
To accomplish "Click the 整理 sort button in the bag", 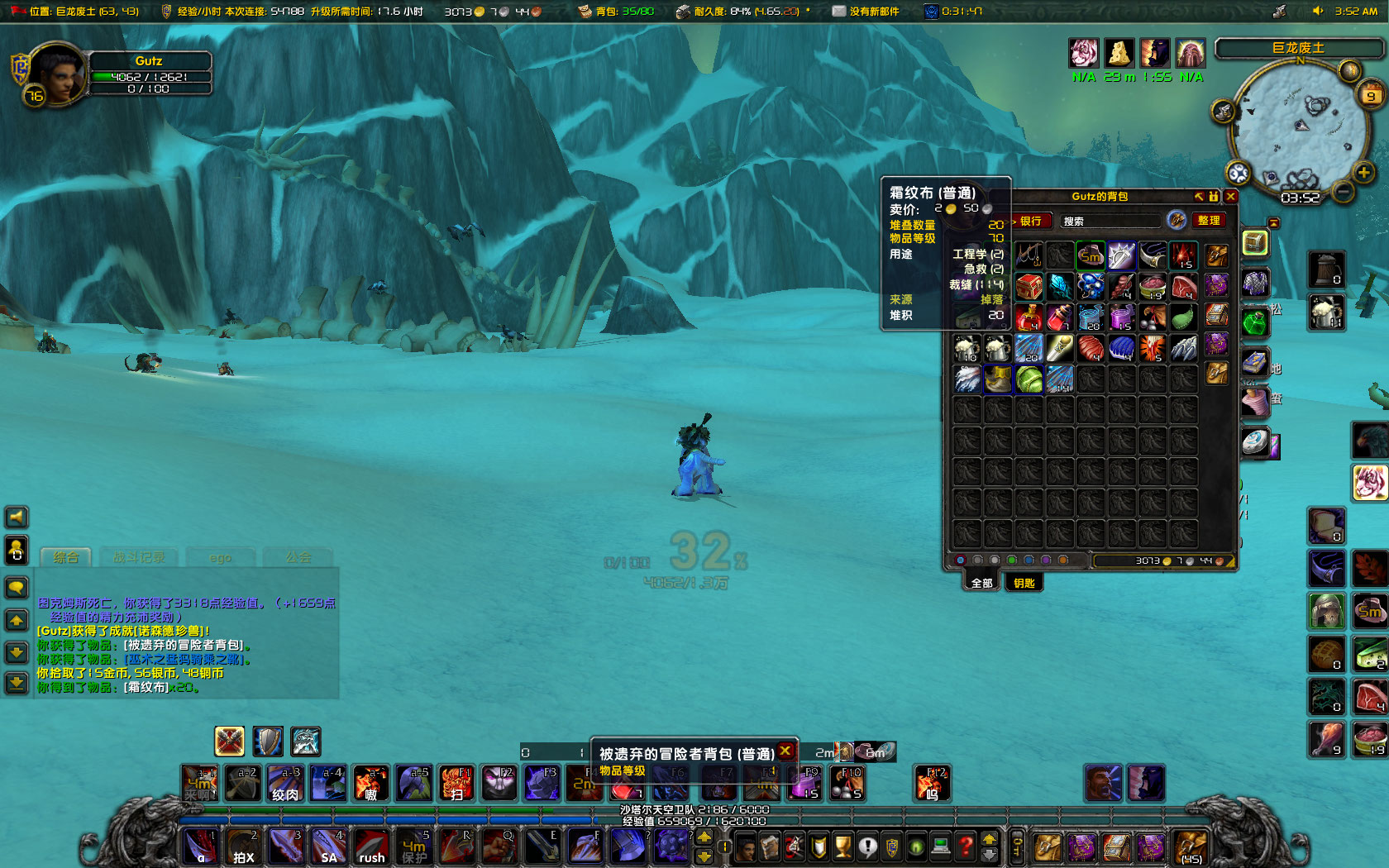I will coord(1209,221).
